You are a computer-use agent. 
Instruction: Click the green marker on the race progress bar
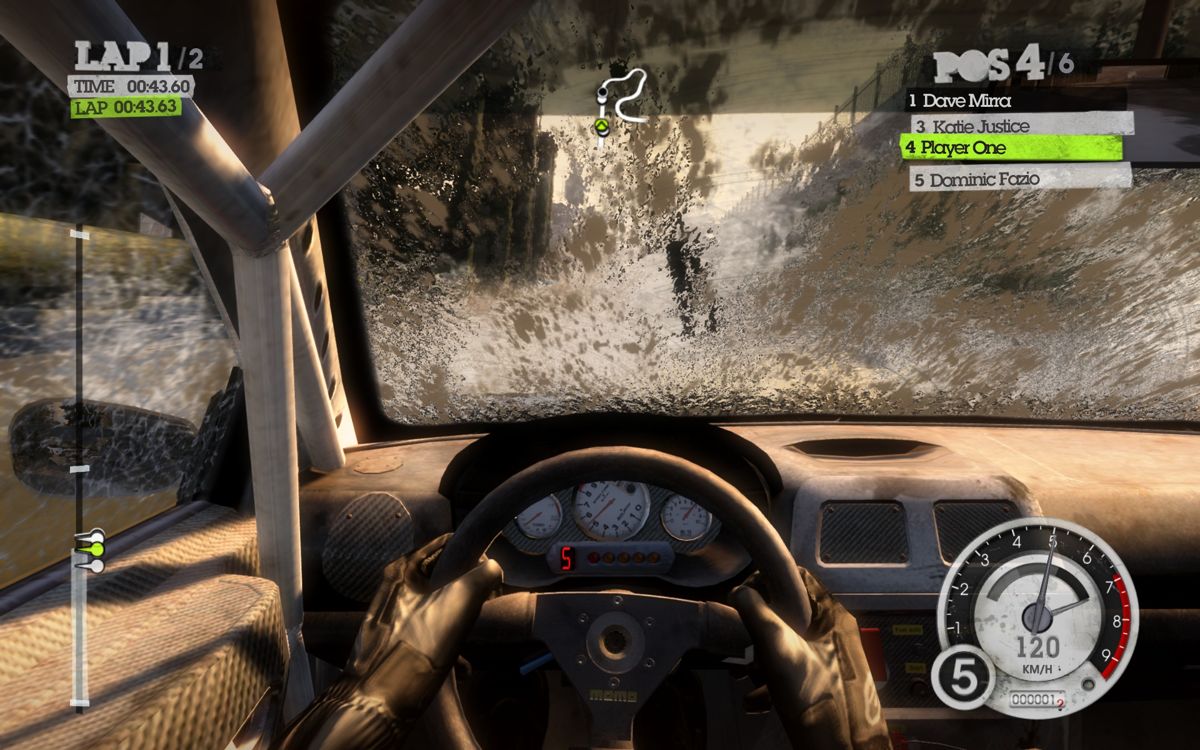(95, 549)
